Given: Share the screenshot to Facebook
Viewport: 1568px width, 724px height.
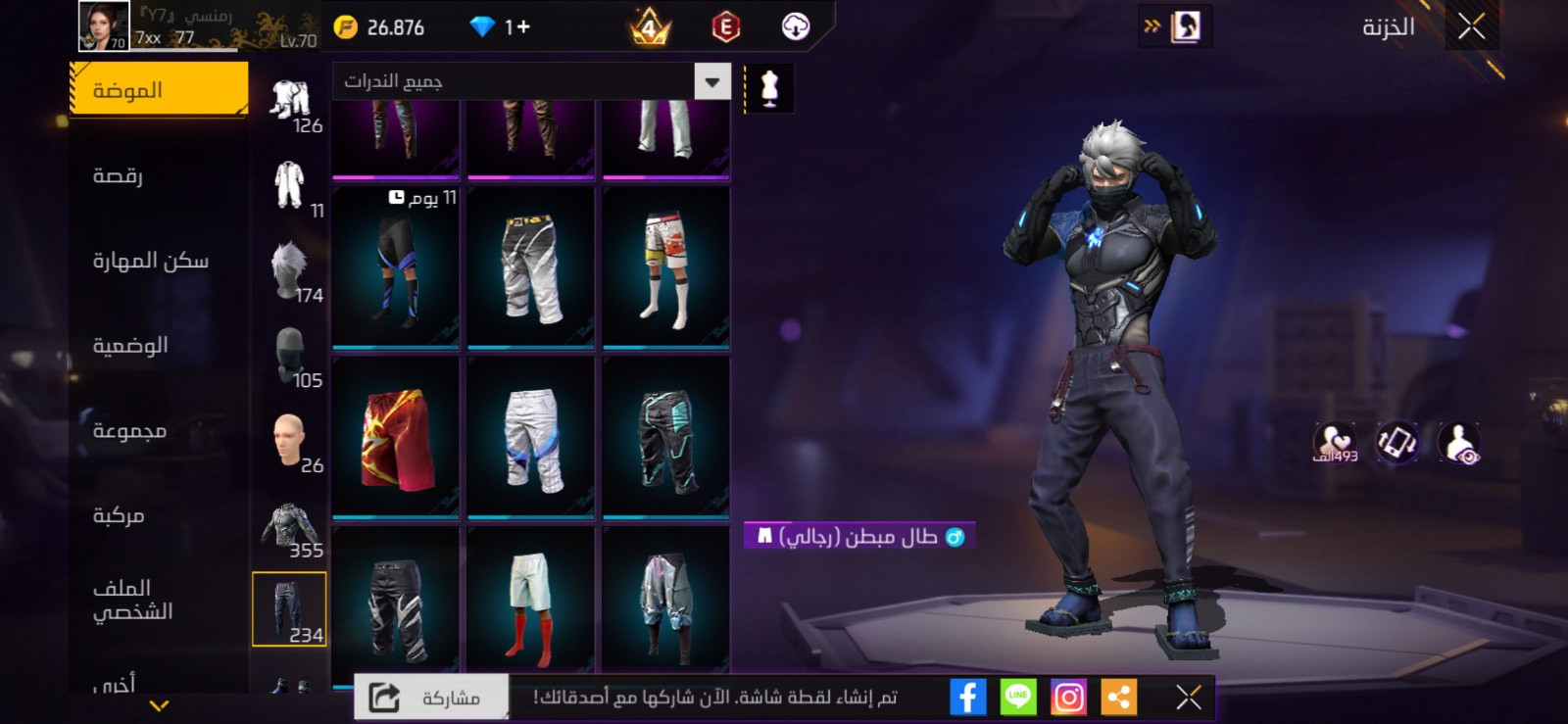Looking at the screenshot, I should point(968,697).
